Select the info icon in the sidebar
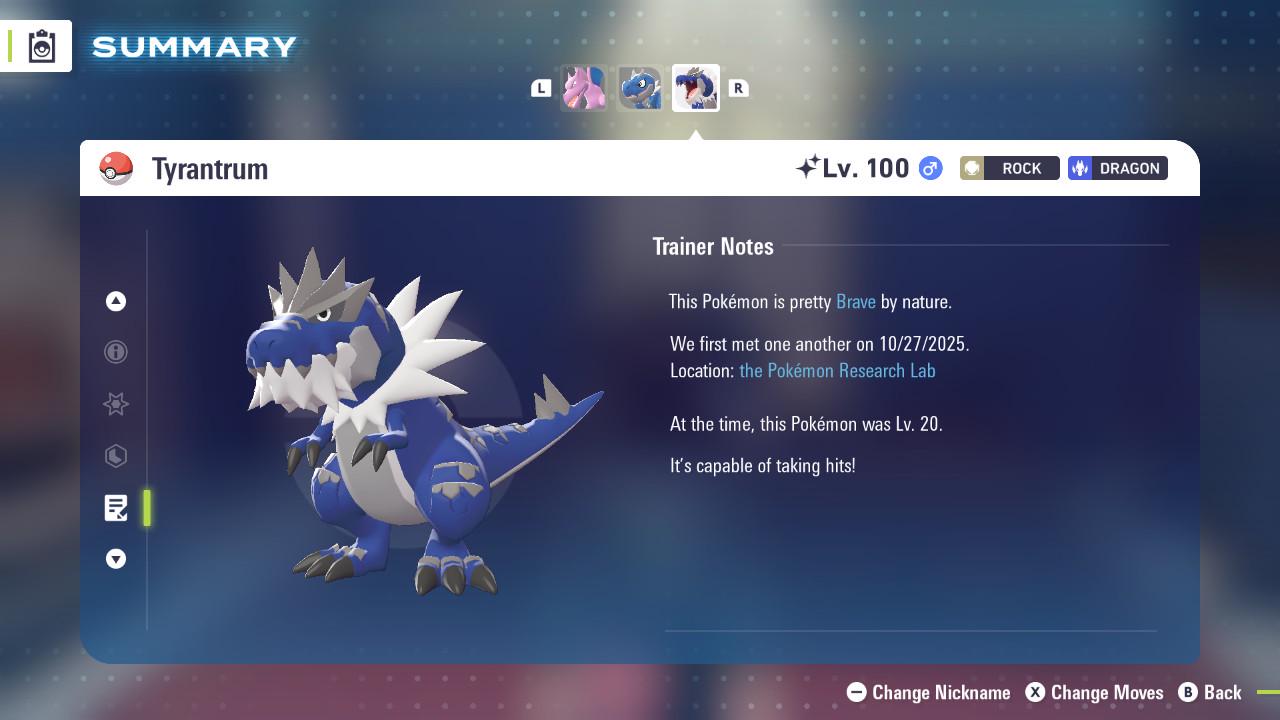 (115, 352)
